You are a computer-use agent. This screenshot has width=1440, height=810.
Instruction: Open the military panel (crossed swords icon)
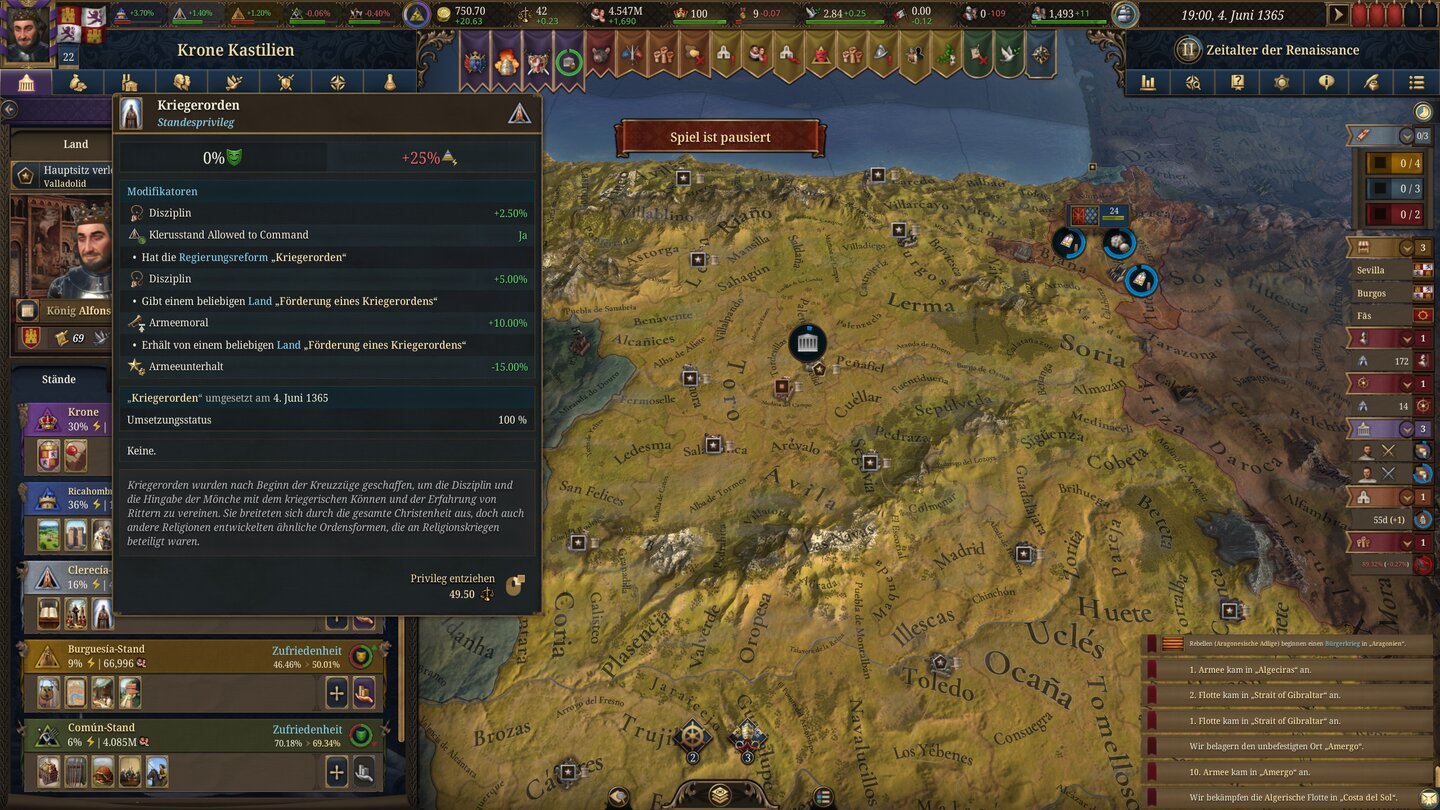284,82
